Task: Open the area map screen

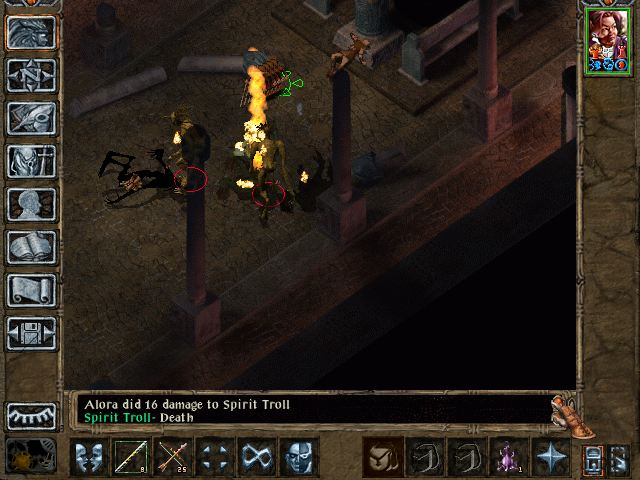Action: (x=31, y=75)
